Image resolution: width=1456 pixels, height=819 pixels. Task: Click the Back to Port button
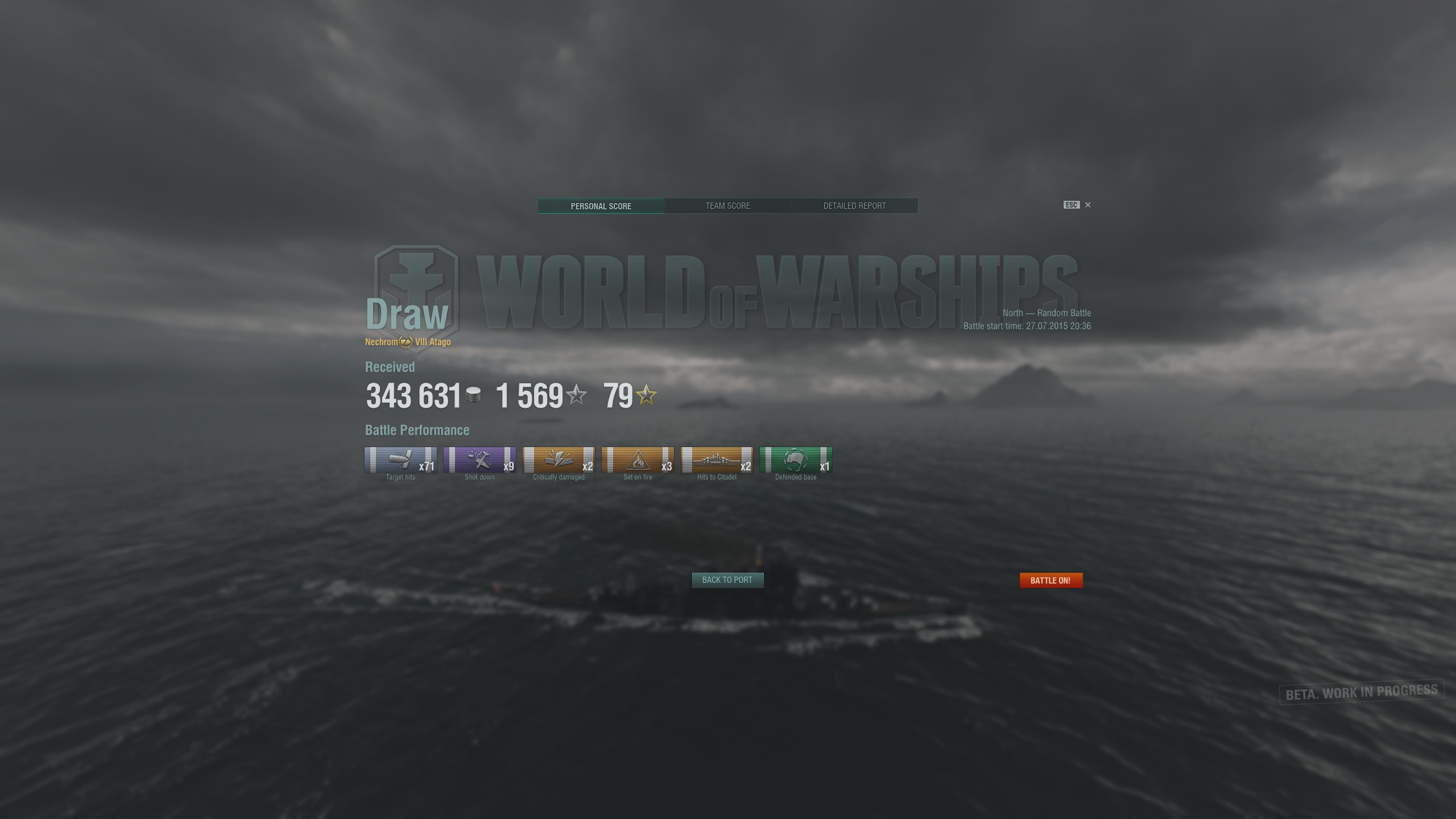click(727, 580)
